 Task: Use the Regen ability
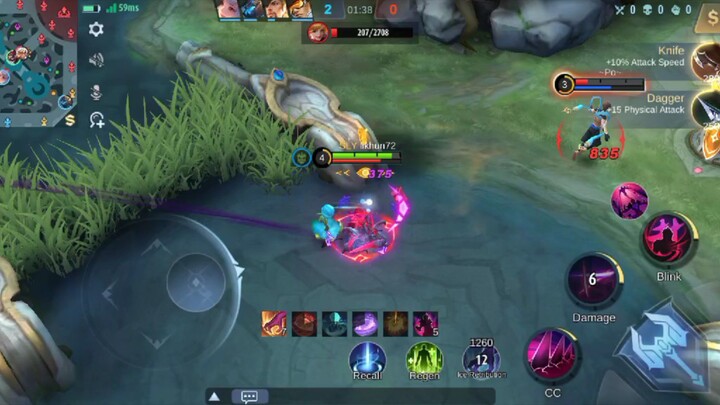(424, 360)
